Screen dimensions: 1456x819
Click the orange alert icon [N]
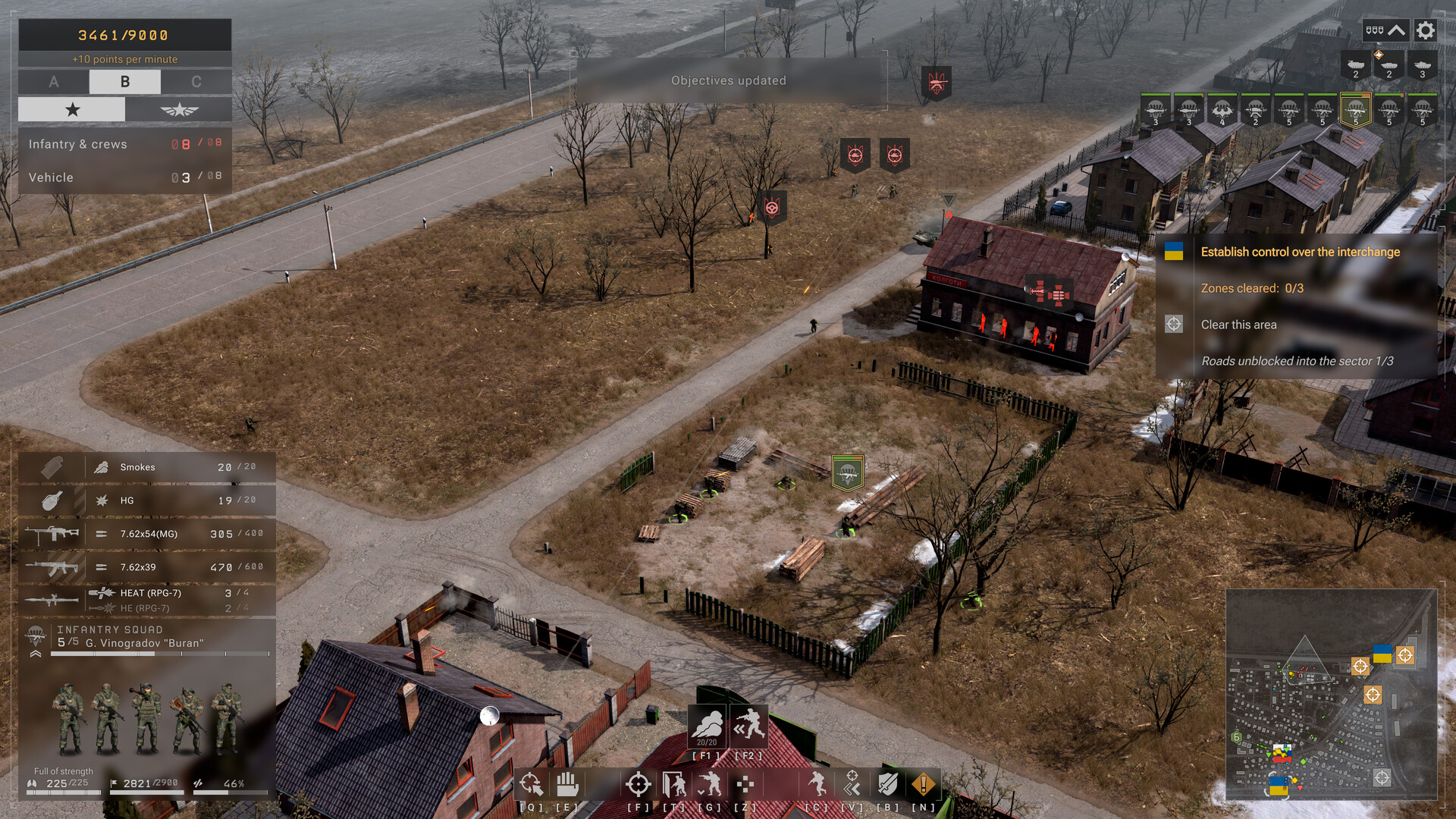point(922,784)
